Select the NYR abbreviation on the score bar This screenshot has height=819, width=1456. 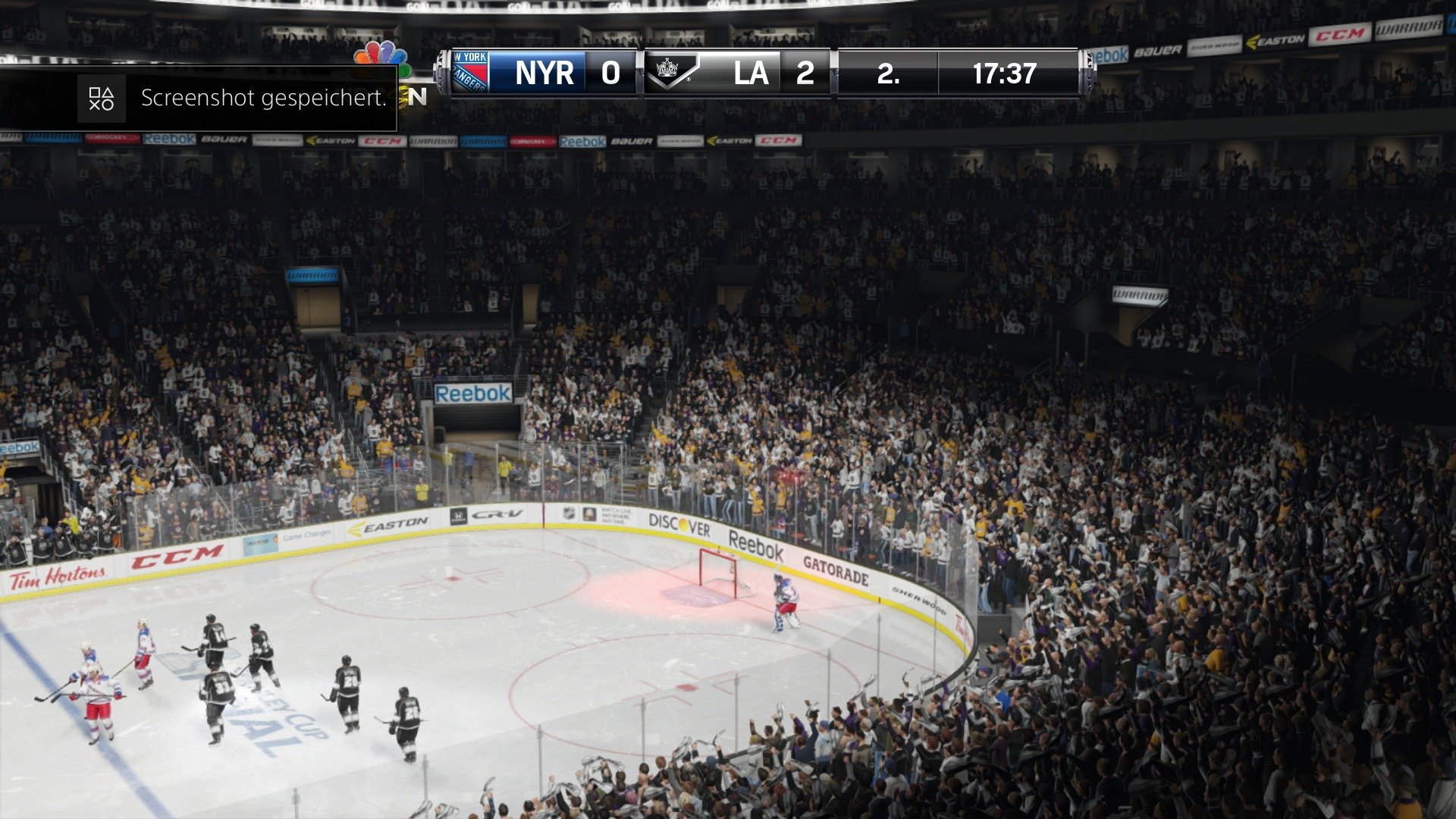[544, 73]
